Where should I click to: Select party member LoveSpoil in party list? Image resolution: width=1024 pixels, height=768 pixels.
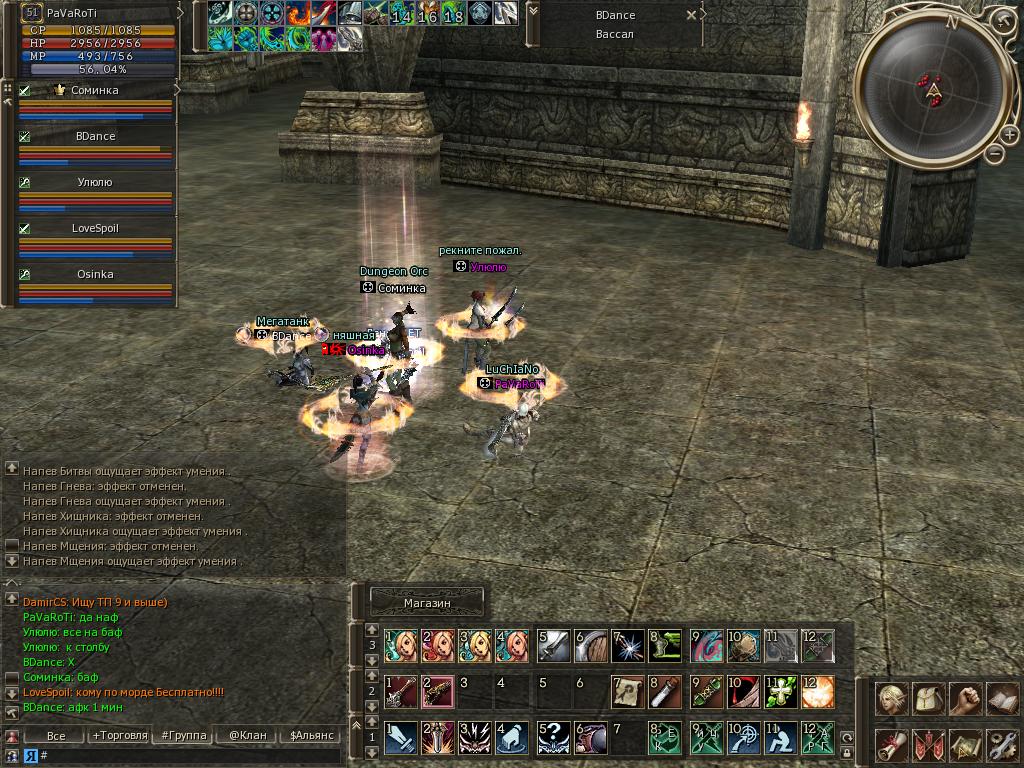pos(95,228)
